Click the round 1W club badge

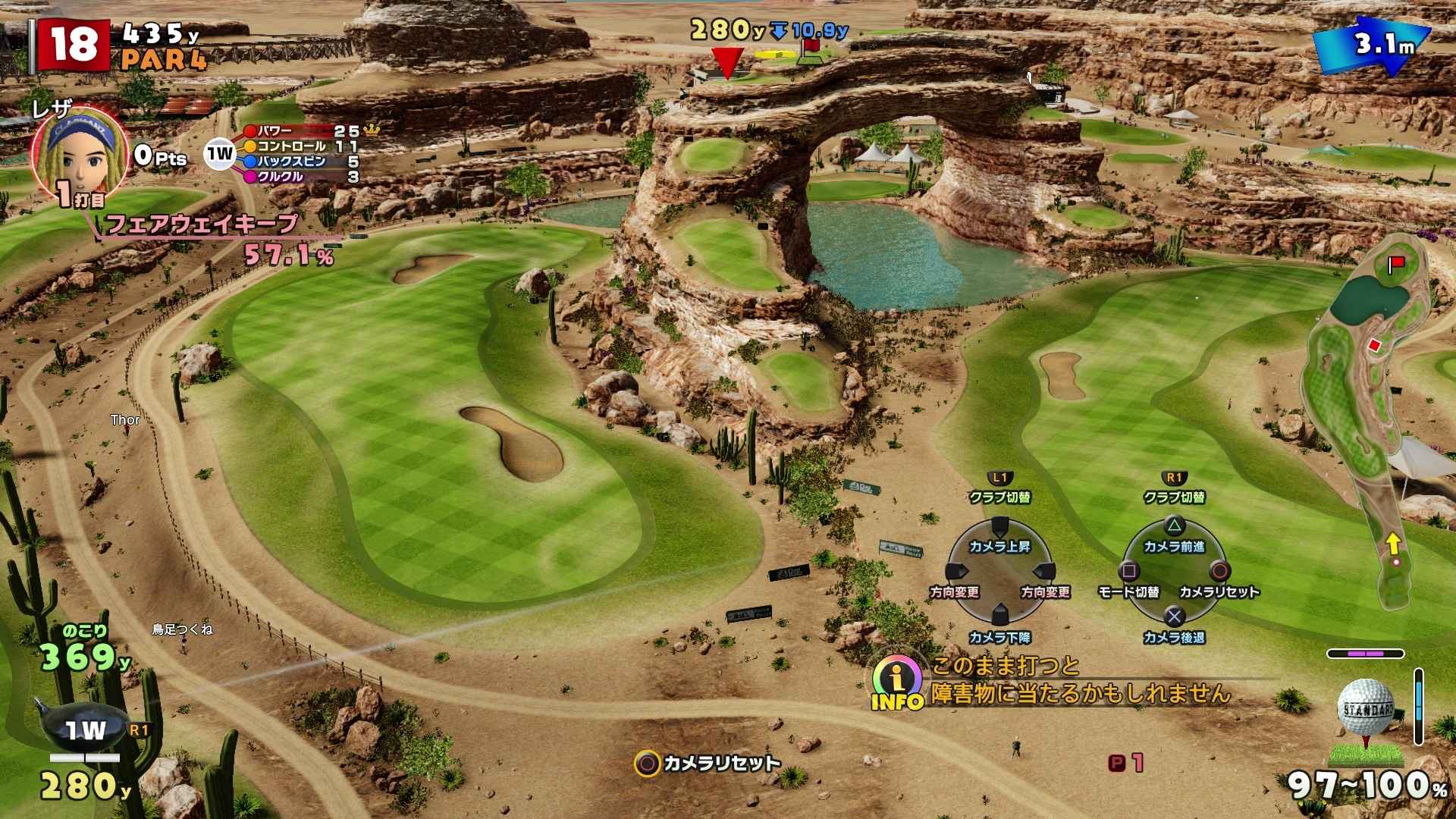[x=220, y=155]
